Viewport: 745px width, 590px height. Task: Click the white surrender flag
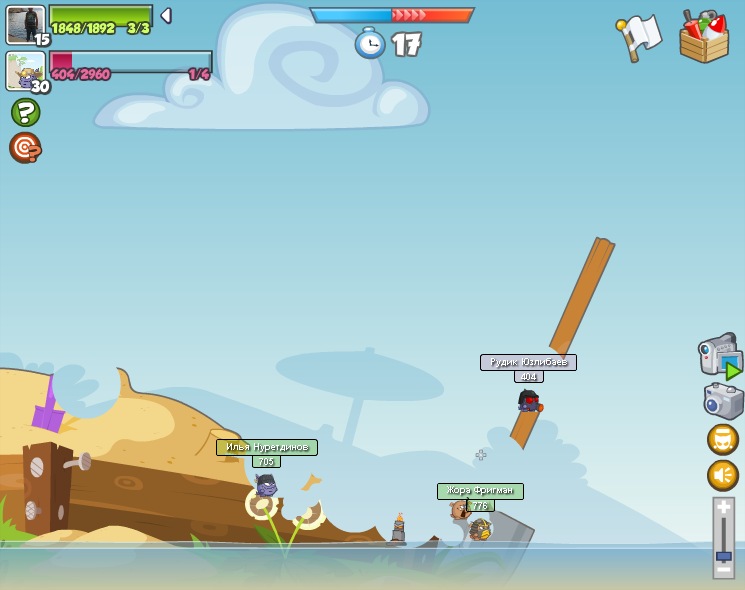(x=639, y=36)
